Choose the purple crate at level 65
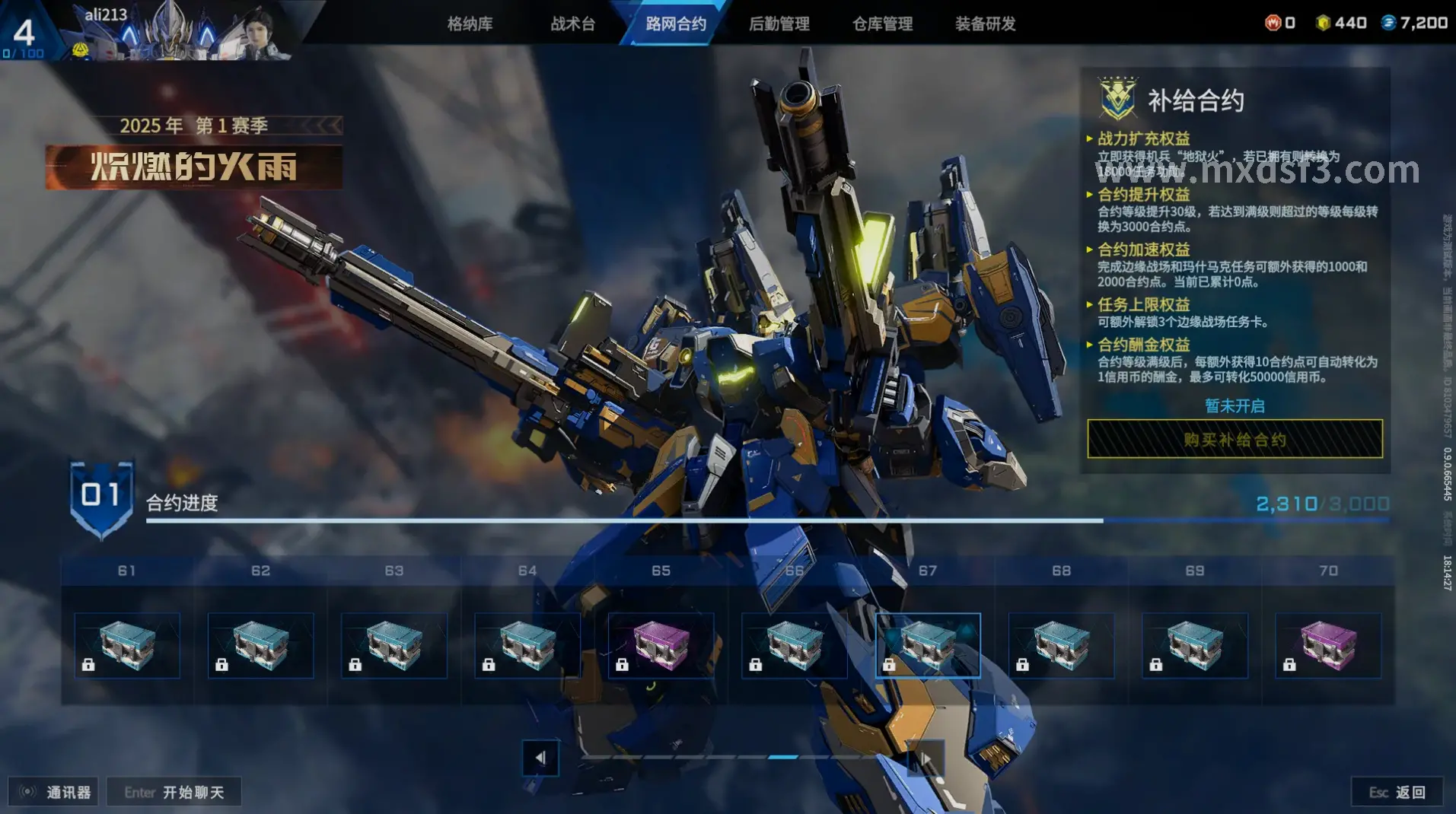1456x814 pixels. pyautogui.click(x=661, y=645)
